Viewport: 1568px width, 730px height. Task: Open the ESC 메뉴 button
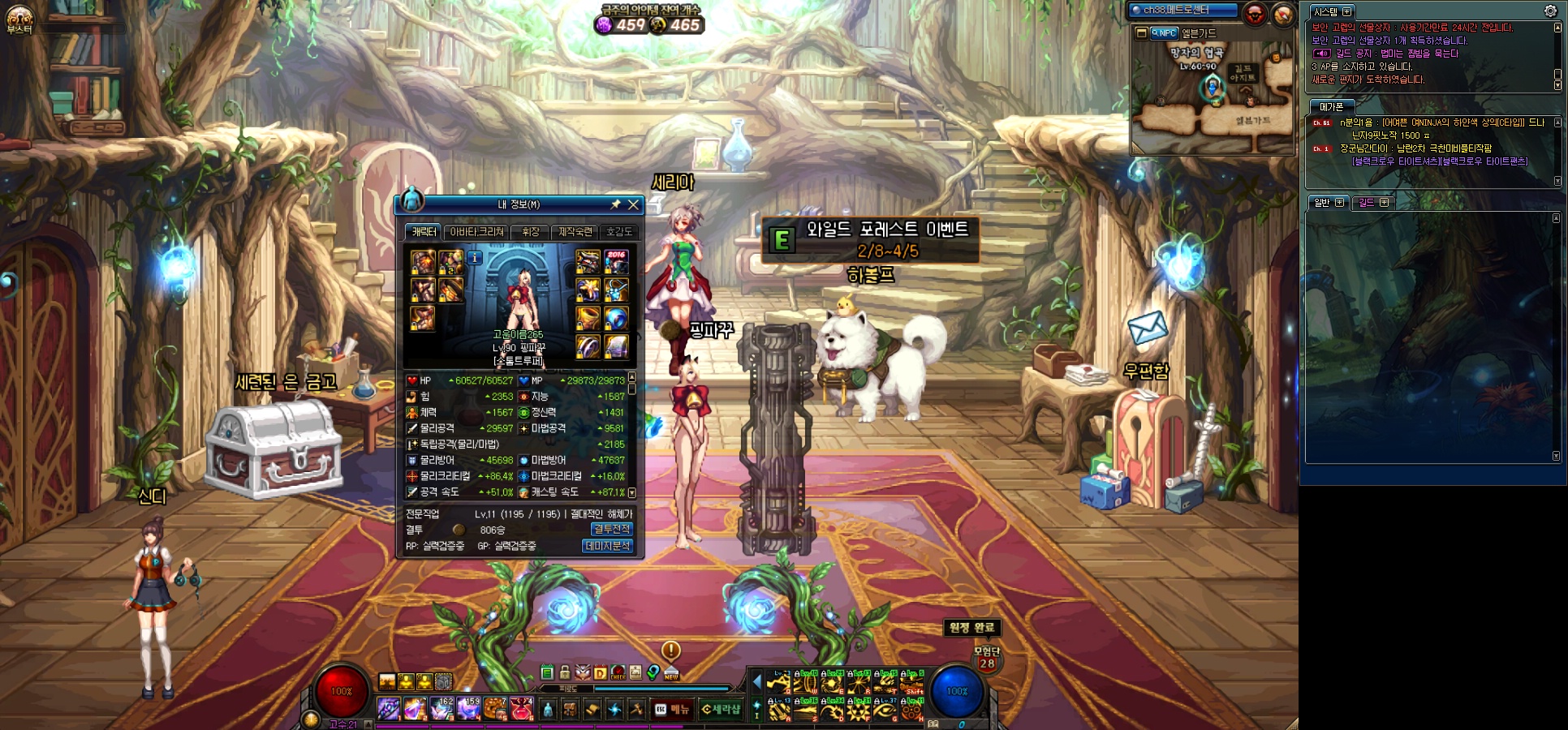click(x=672, y=710)
